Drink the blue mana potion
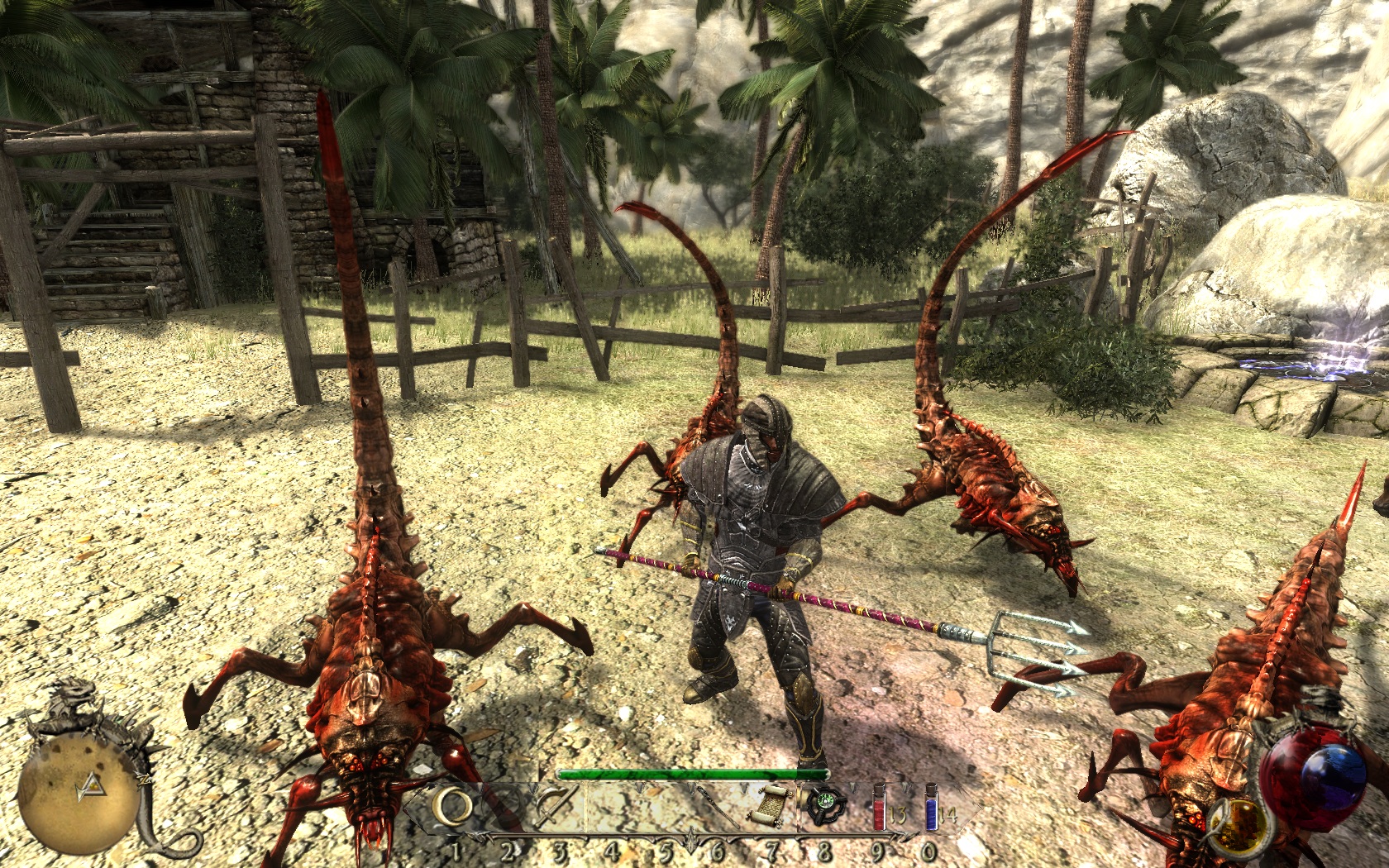This screenshot has height=868, width=1389. click(x=932, y=808)
